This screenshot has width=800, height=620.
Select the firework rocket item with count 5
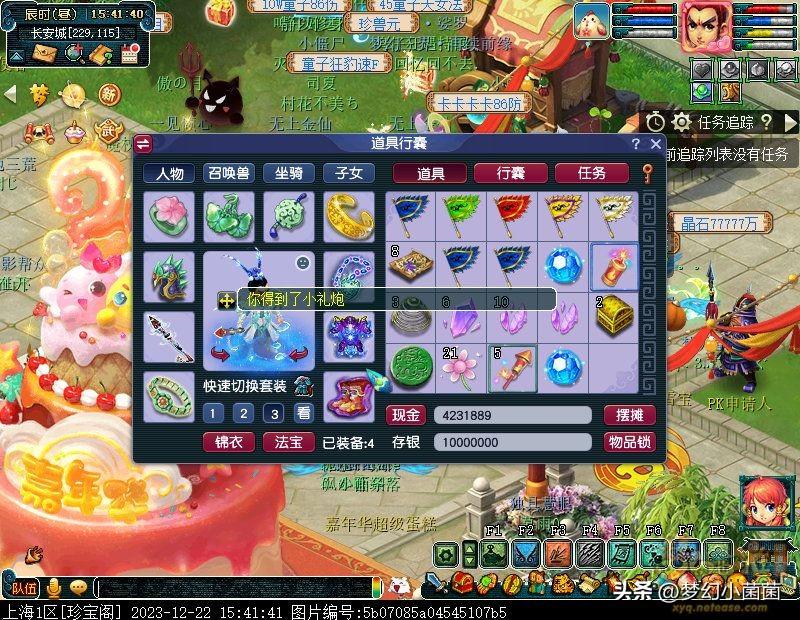click(x=512, y=368)
